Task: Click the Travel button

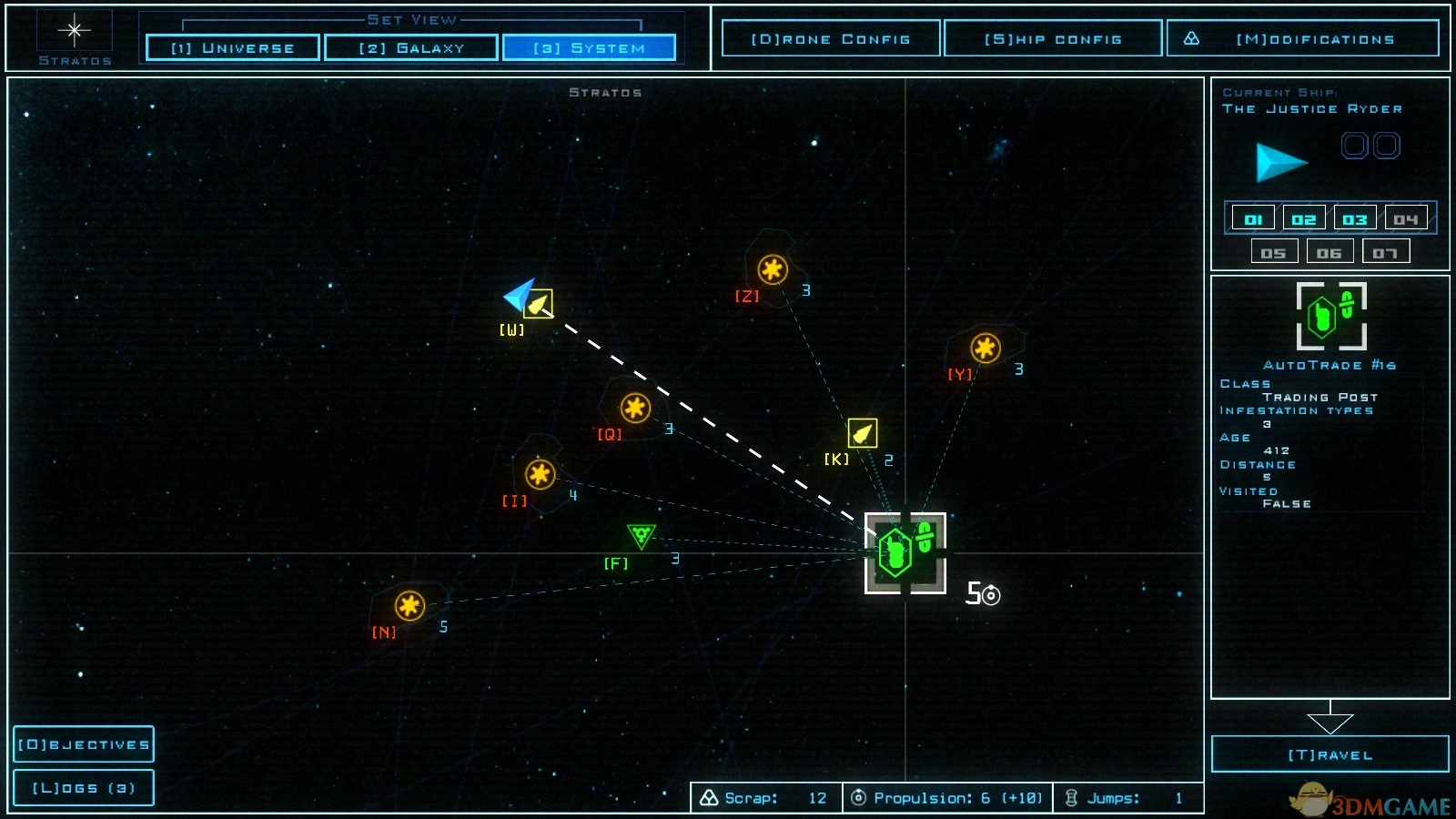Action: point(1330,754)
